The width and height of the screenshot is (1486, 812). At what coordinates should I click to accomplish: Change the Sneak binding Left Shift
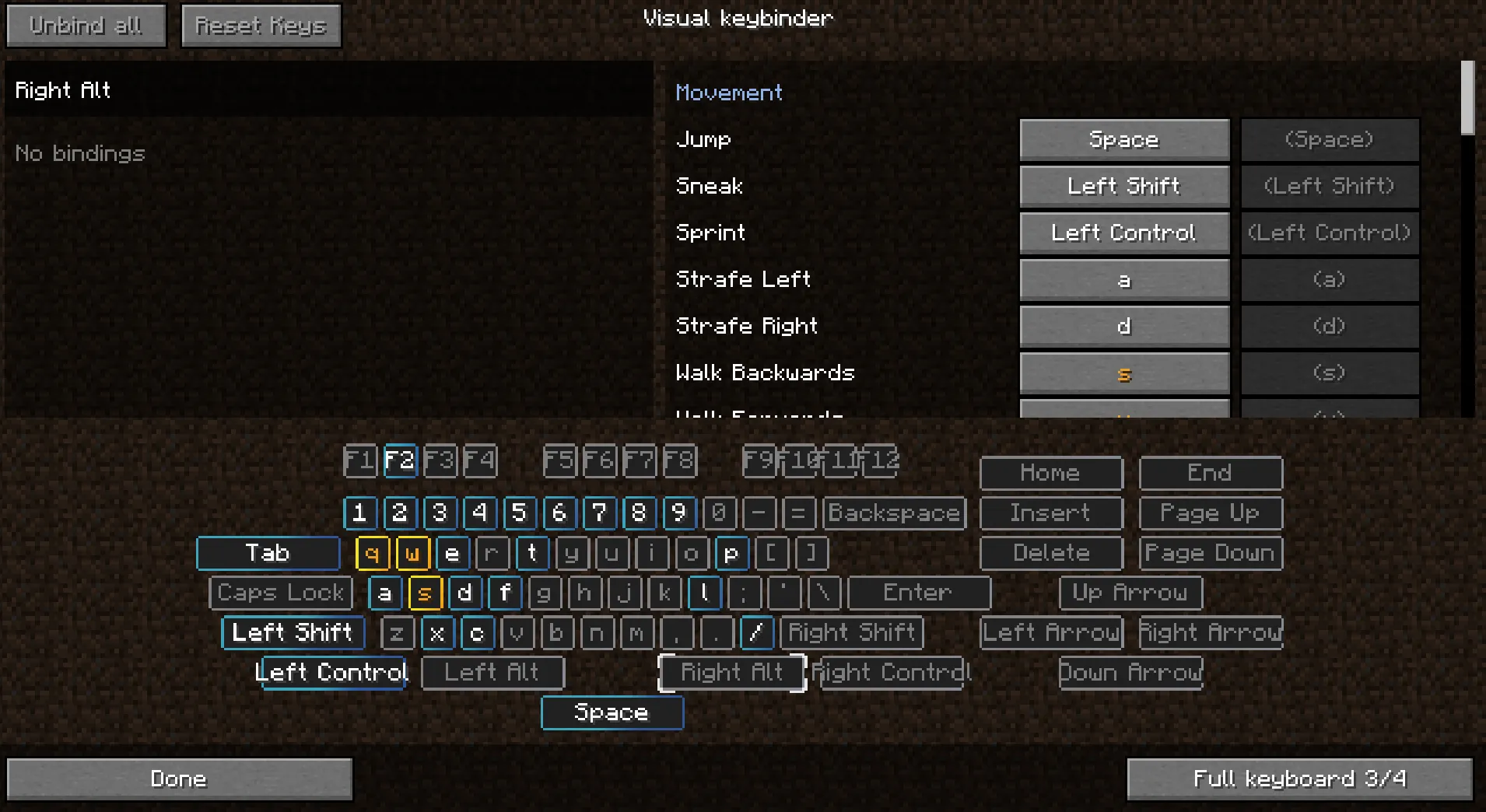click(x=1123, y=186)
